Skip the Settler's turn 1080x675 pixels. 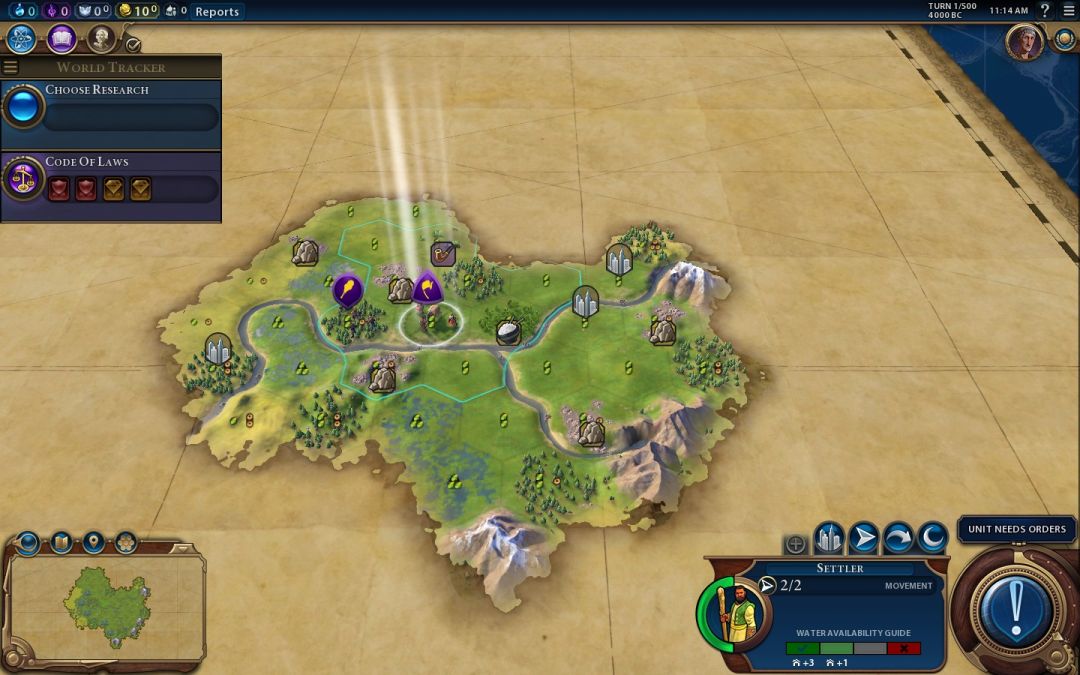point(897,539)
